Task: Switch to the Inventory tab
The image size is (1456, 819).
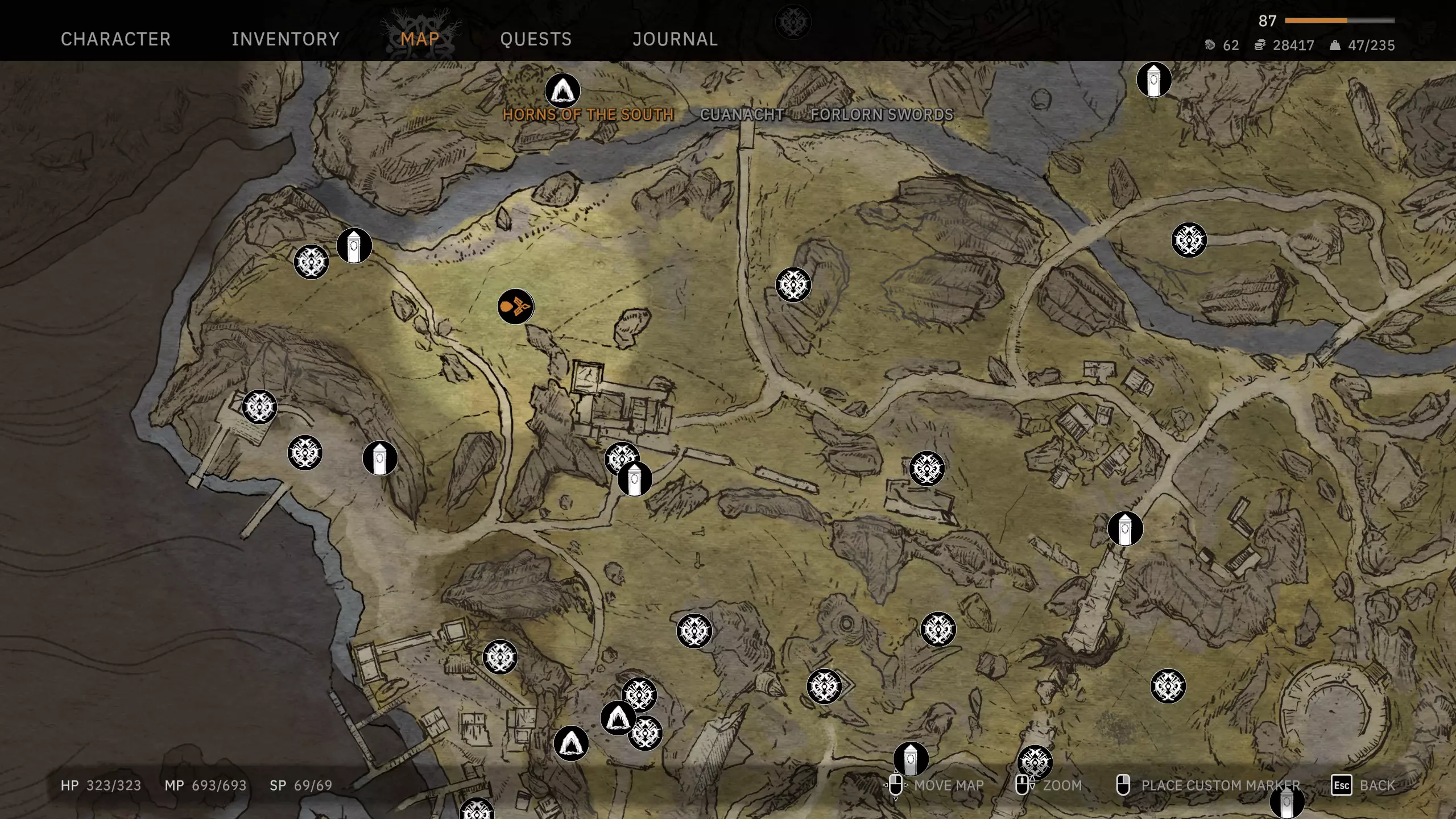Action: (x=285, y=39)
